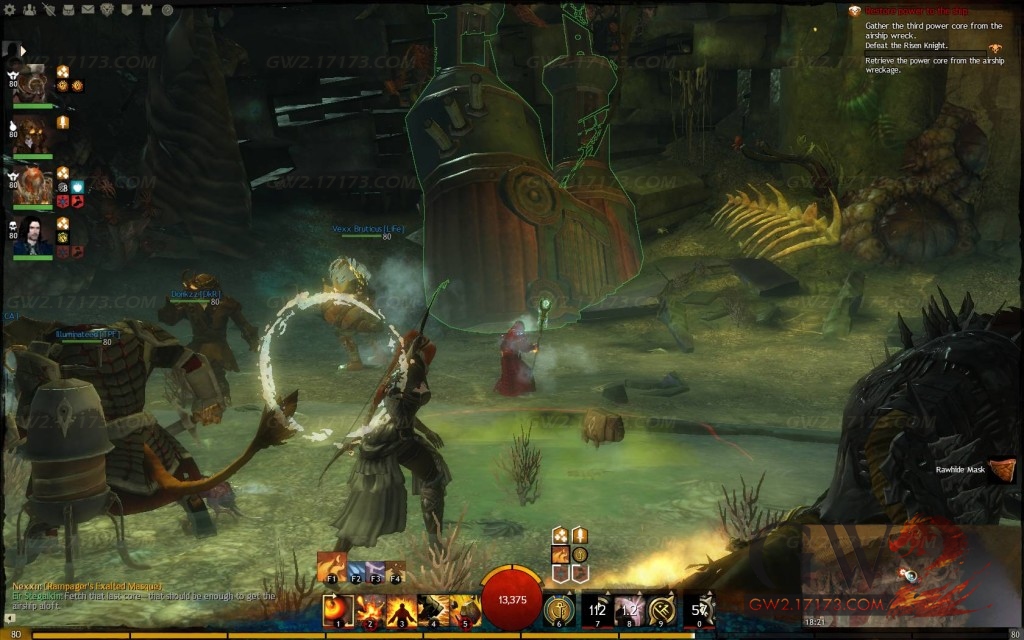Select the dark-haired human party member portrait
The height and width of the screenshot is (640, 1024).
point(34,237)
